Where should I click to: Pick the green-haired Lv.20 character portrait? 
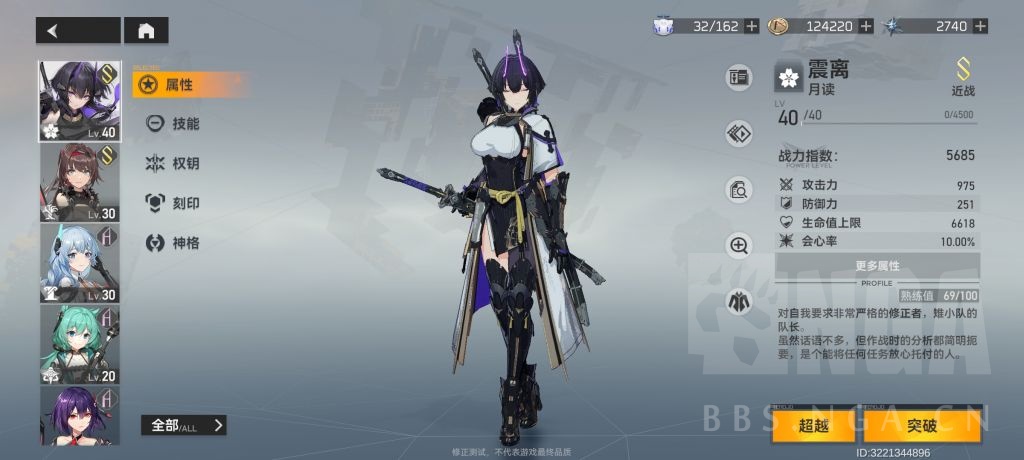tap(80, 344)
